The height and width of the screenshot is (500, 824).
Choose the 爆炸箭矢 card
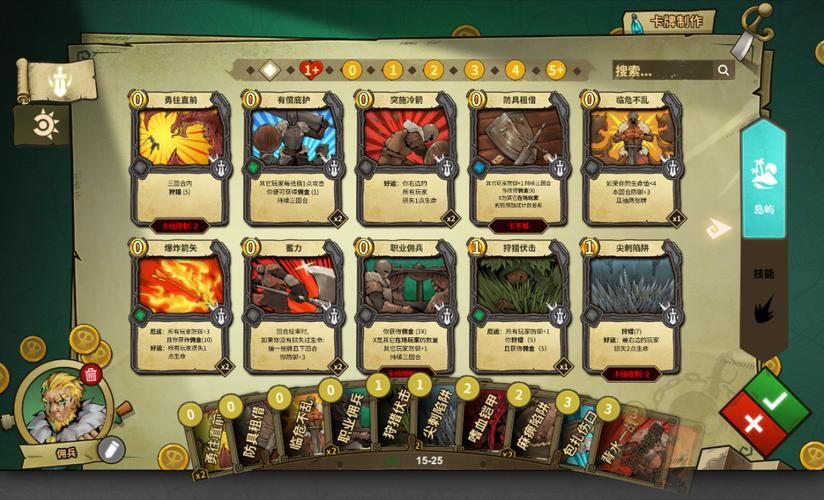(181, 306)
